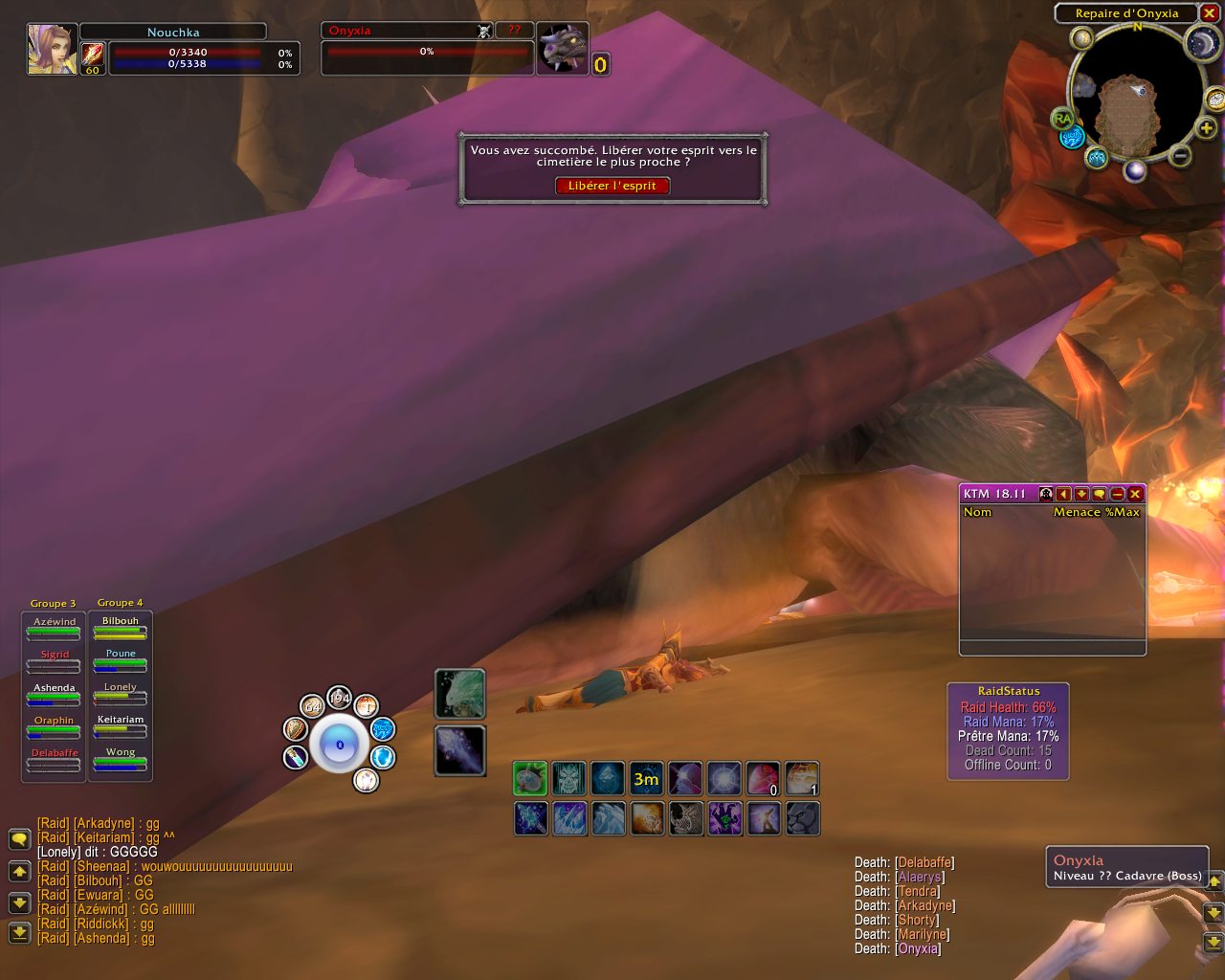The image size is (1225, 980).
Task: Choose Delabaffe's raid frame
Action: (x=55, y=759)
